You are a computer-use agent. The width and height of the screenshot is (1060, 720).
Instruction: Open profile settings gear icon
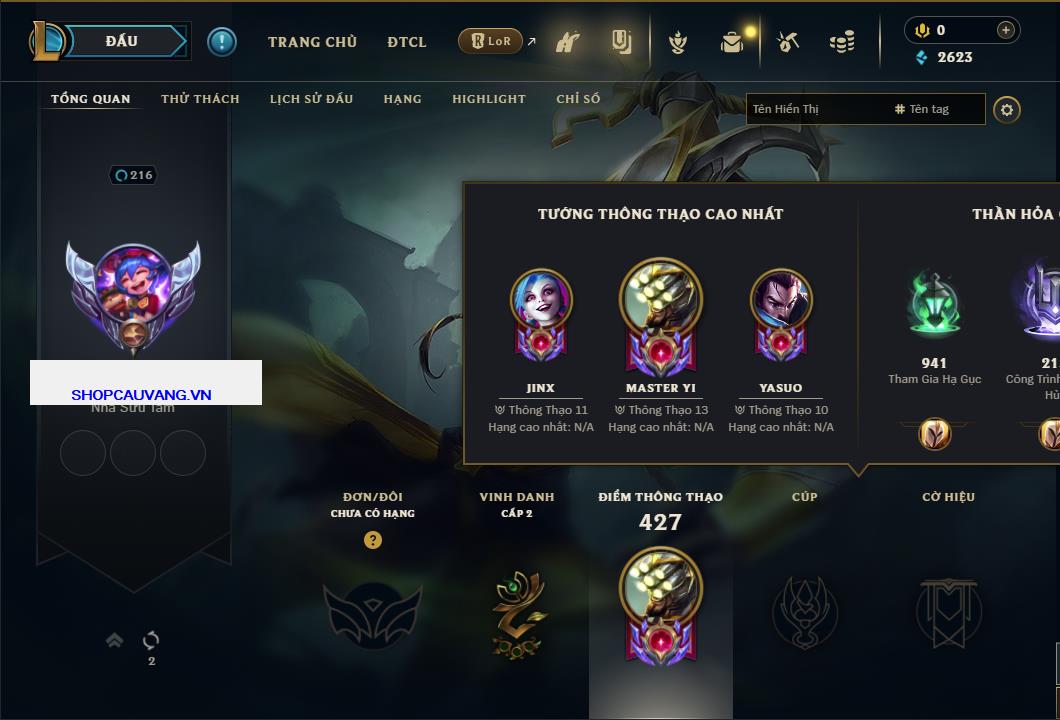click(x=1007, y=109)
